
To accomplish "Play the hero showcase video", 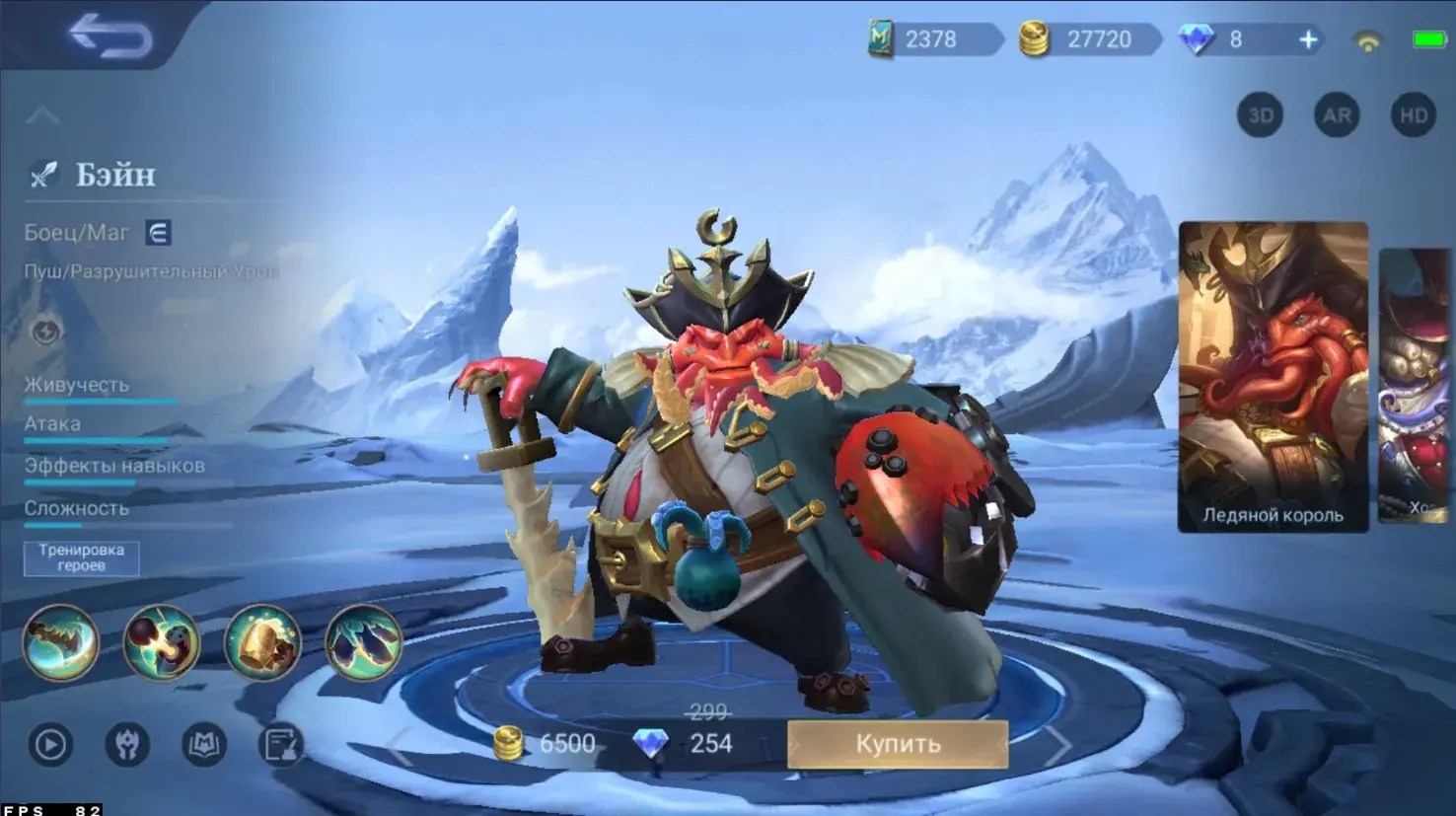I will tap(50, 745).
